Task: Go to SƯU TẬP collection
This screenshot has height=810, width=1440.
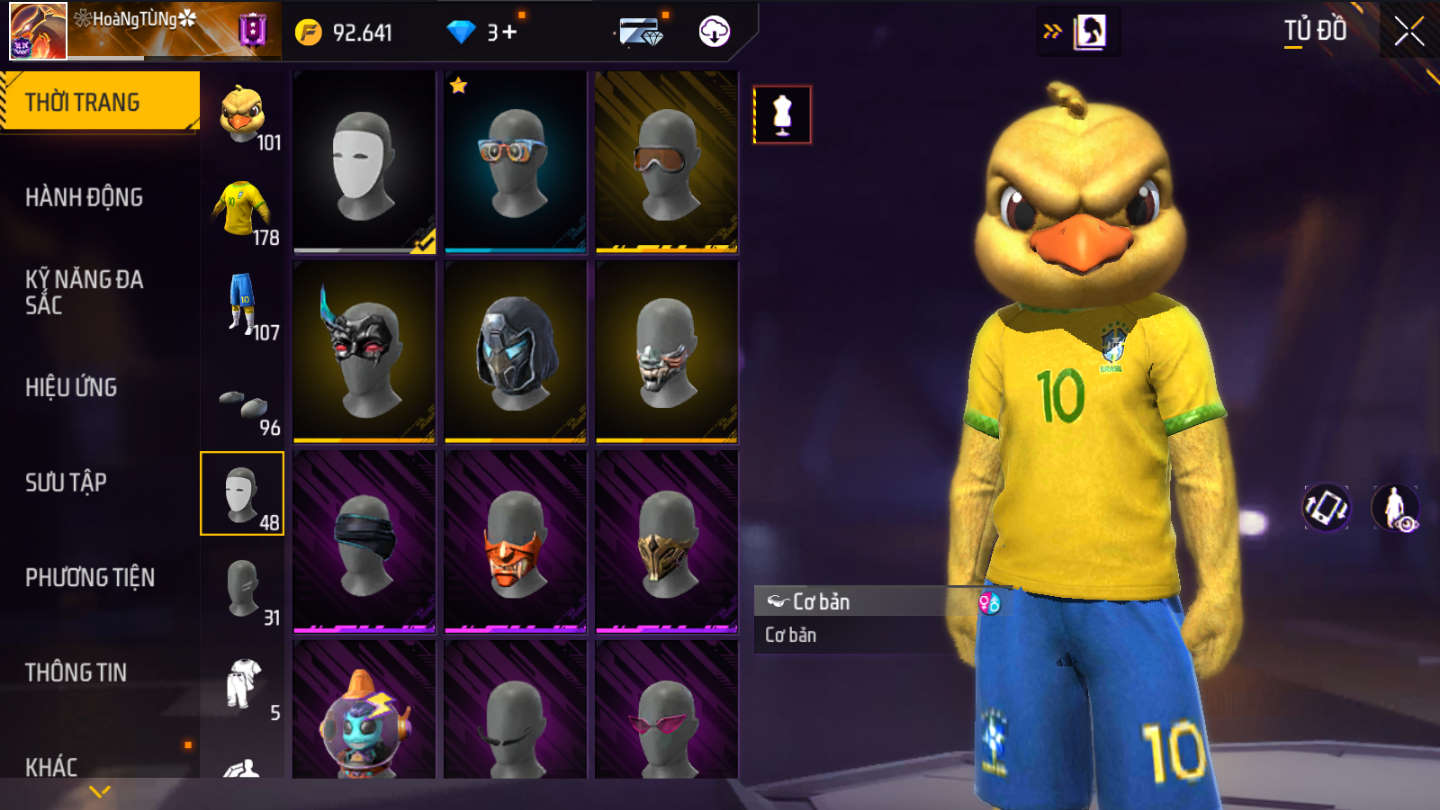Action: 66,482
